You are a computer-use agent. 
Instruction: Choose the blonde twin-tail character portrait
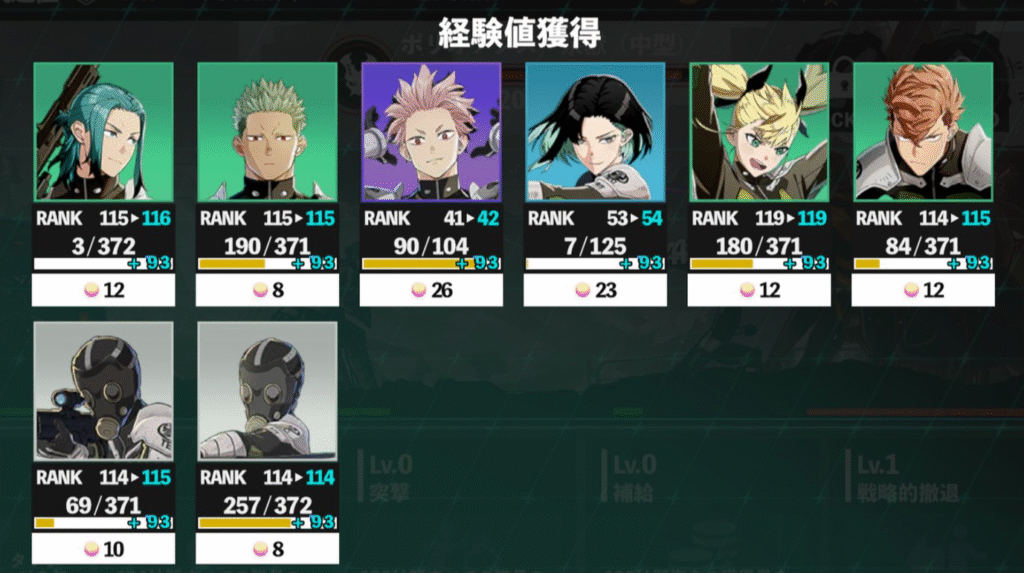(x=759, y=132)
